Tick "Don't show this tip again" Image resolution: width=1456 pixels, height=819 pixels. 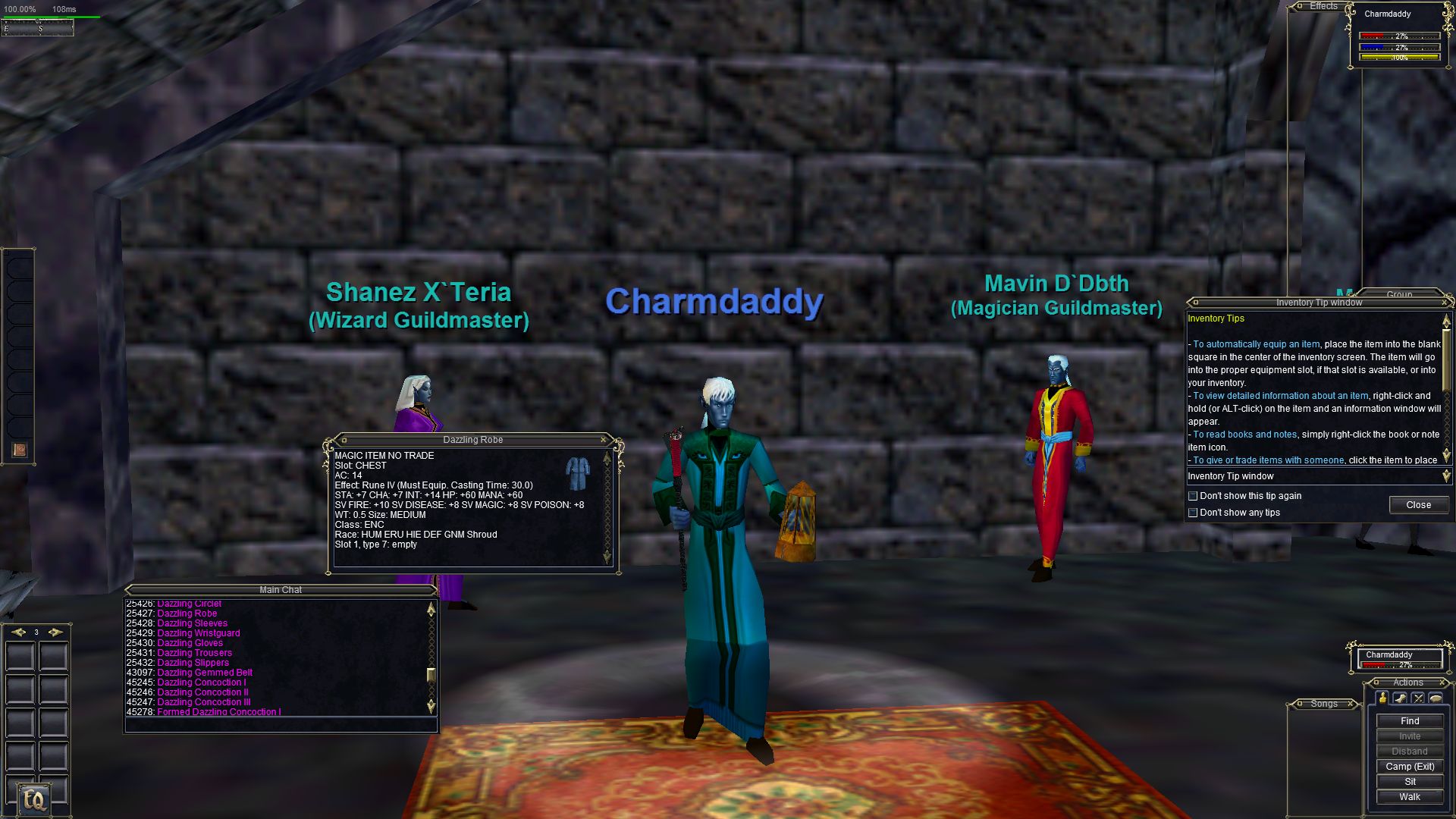[1193, 496]
